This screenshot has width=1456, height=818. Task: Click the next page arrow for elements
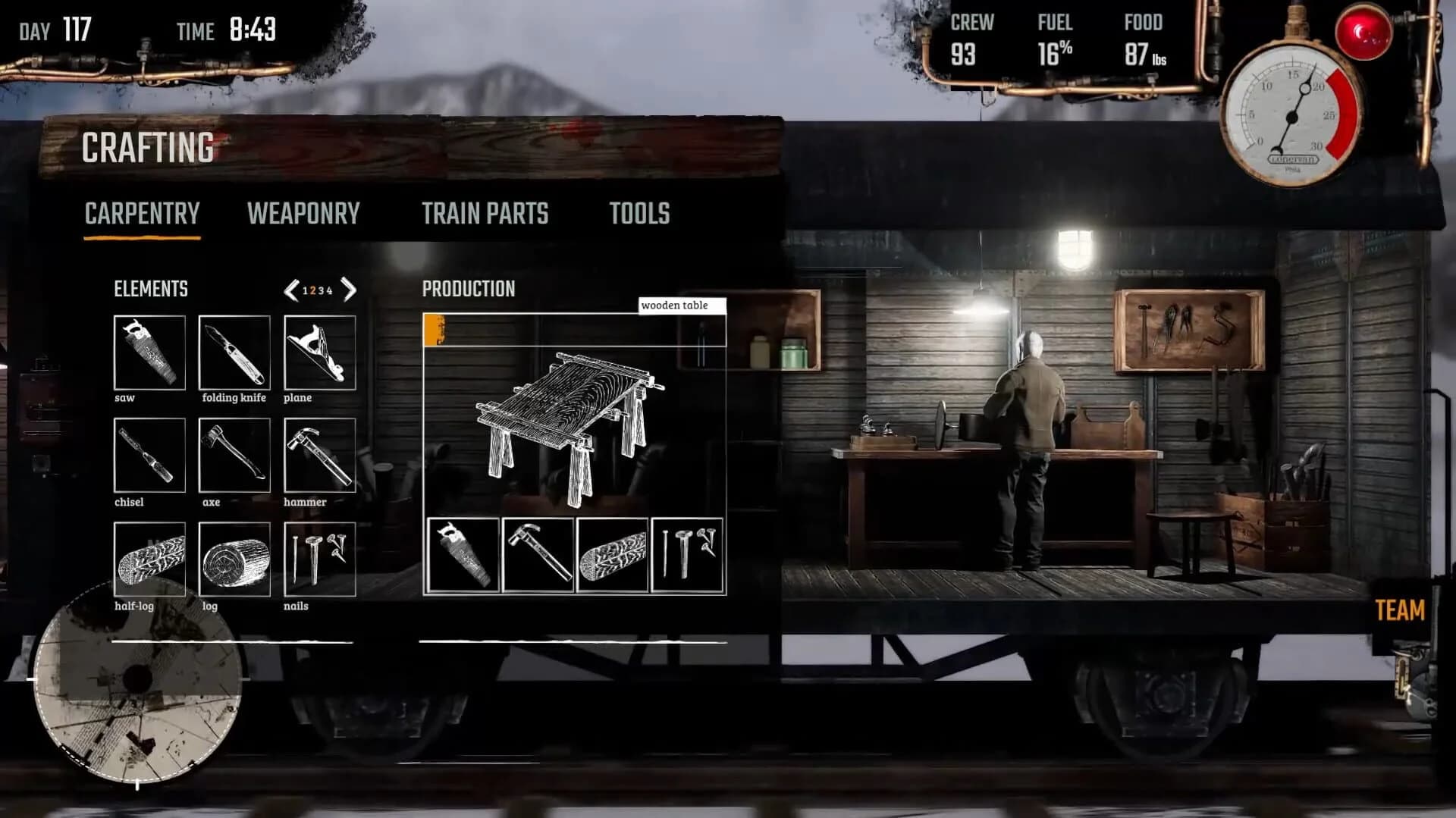click(x=350, y=290)
